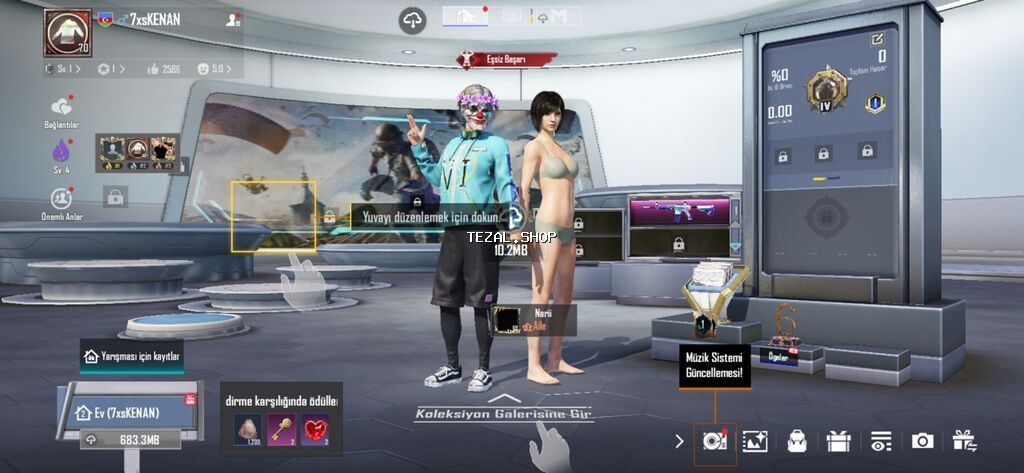The width and height of the screenshot is (1024, 473).
Task: Click the edit icon on stats panel
Action: pos(877,39)
